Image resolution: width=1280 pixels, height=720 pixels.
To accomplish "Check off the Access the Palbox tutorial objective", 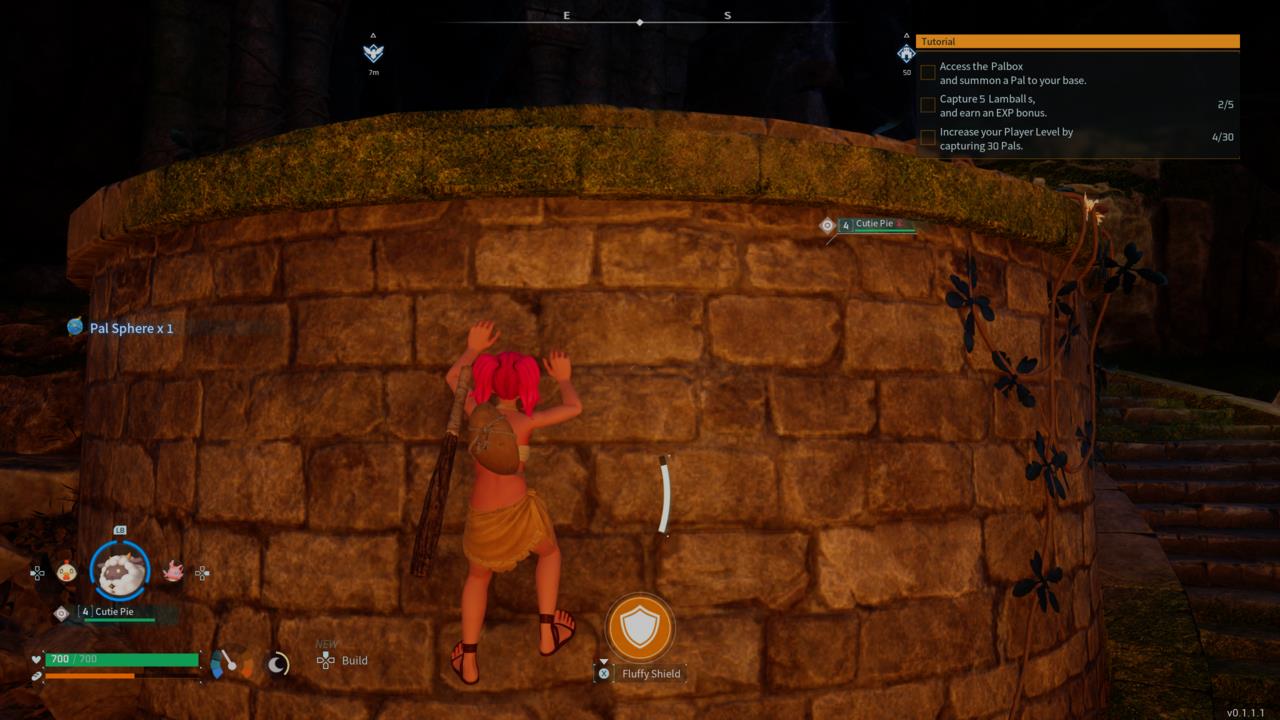I will [927, 72].
